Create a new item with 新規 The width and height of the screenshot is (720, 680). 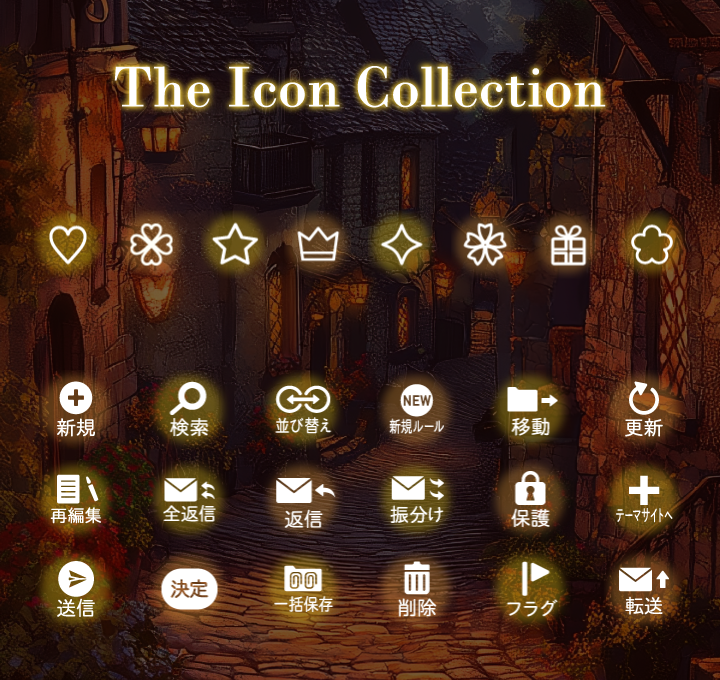(76, 410)
